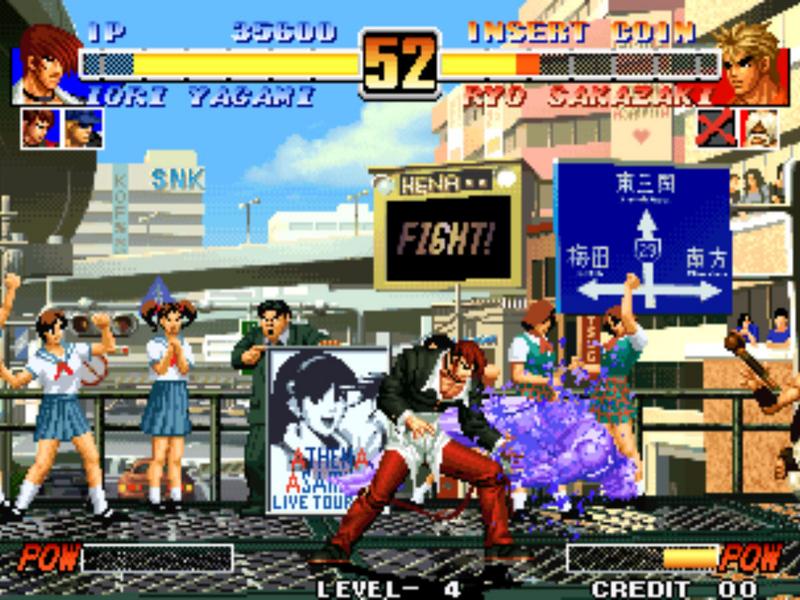This screenshot has width=800, height=600.
Task: Select the blue-cap reserve teammate icon
Action: pyautogui.click(x=83, y=128)
